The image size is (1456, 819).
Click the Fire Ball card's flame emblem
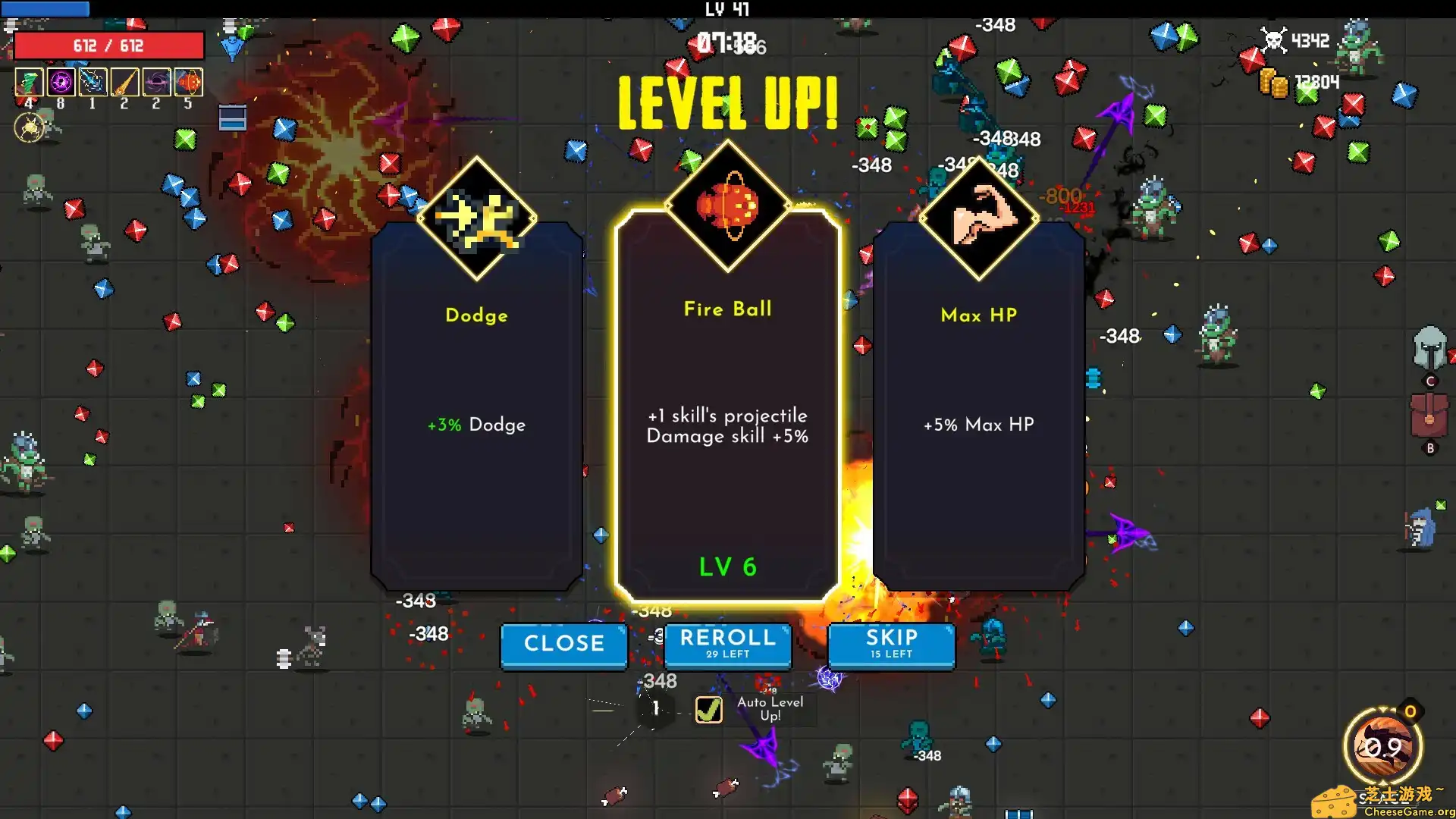729,206
